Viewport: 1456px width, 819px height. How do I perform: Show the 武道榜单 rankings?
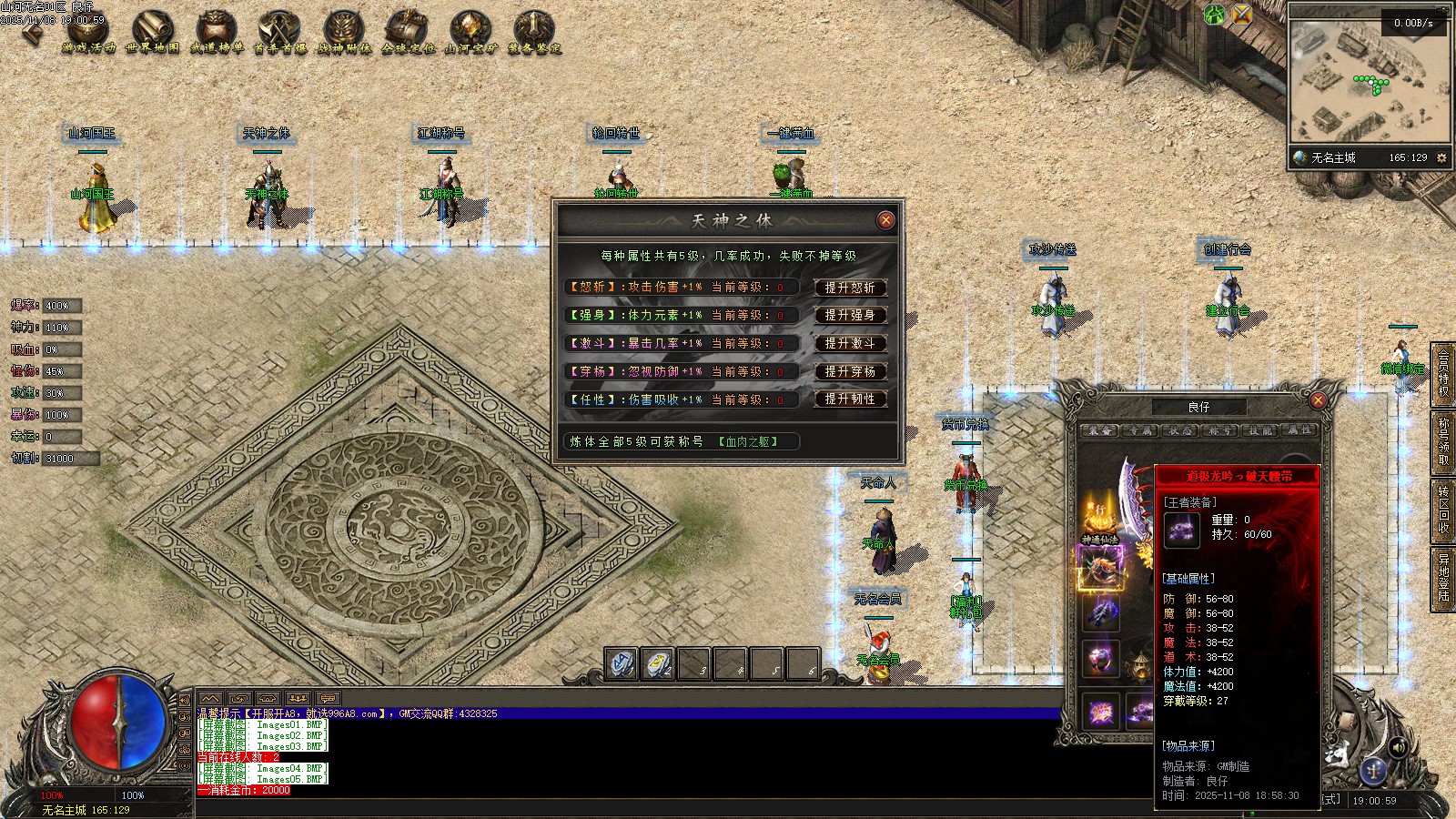217,32
